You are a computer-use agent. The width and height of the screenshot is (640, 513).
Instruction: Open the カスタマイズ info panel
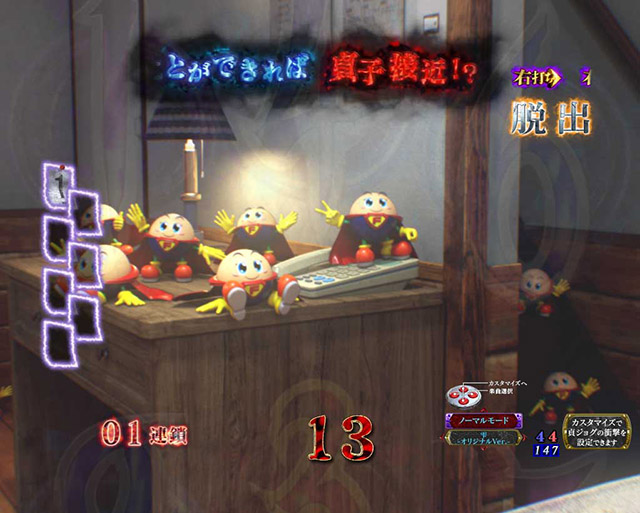(x=596, y=430)
